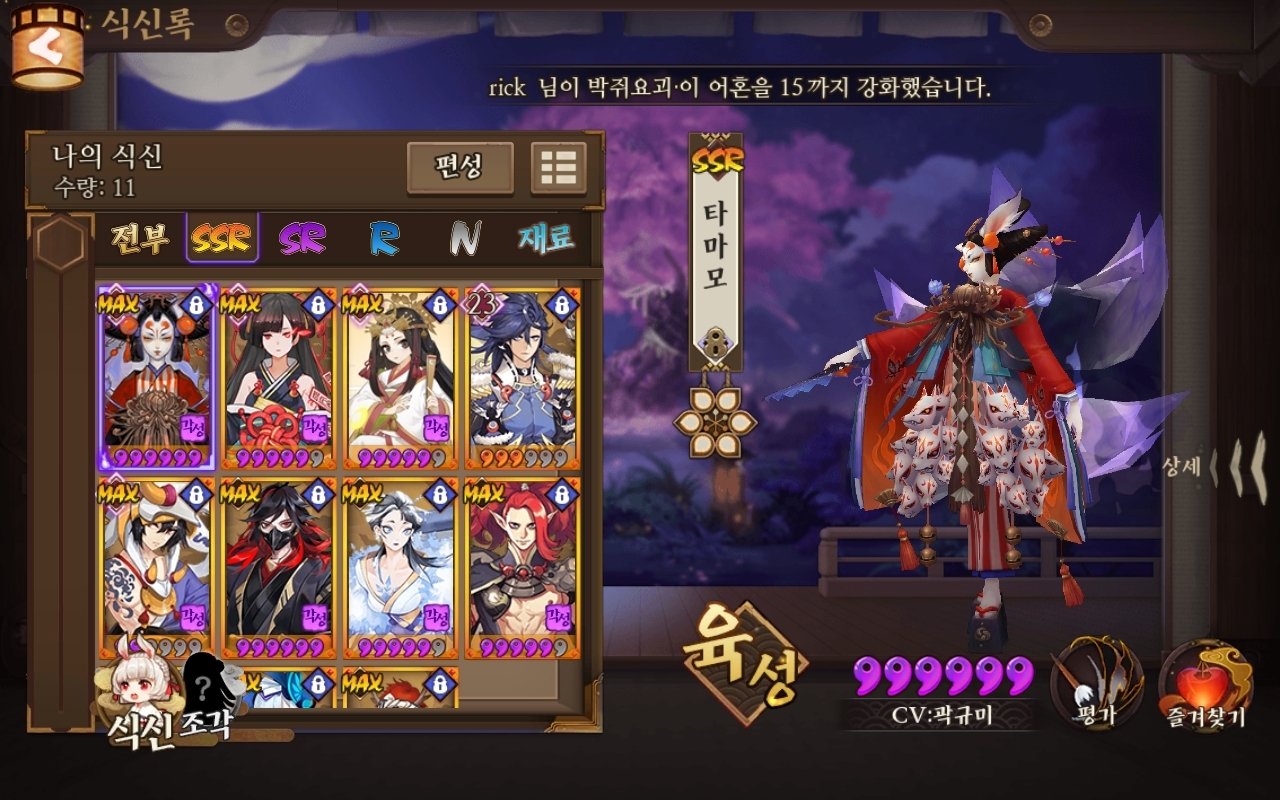Open the 재료 materials tab
This screenshot has height=800, width=1280.
click(x=546, y=238)
